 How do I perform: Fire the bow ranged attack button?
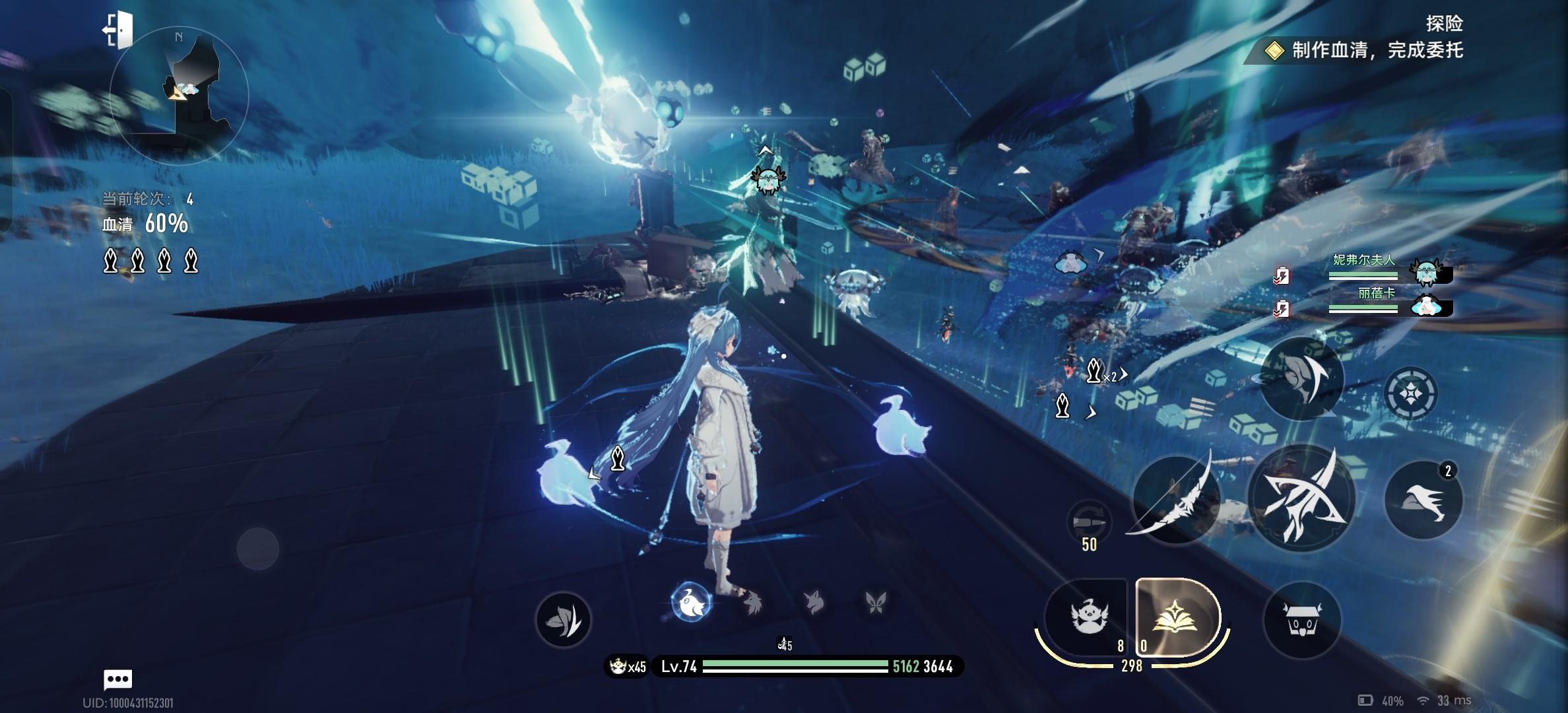pyautogui.click(x=1175, y=500)
